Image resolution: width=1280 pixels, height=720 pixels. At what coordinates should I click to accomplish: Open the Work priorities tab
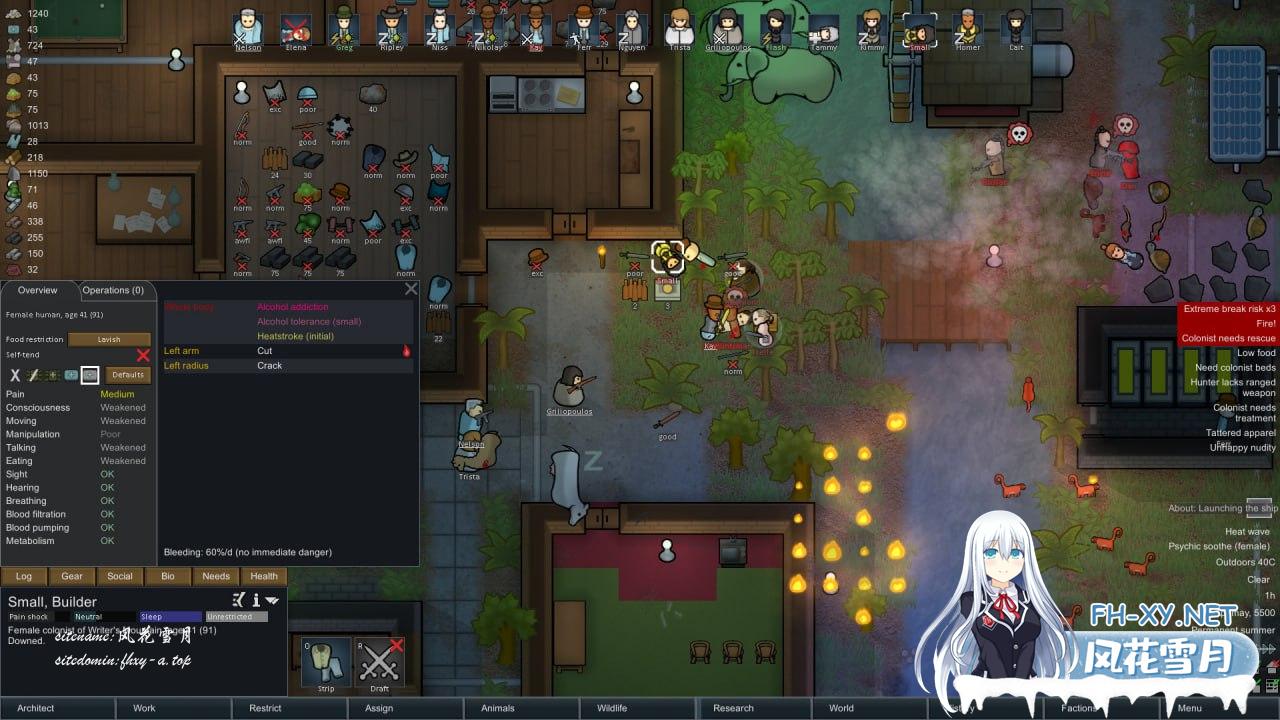[x=144, y=708]
